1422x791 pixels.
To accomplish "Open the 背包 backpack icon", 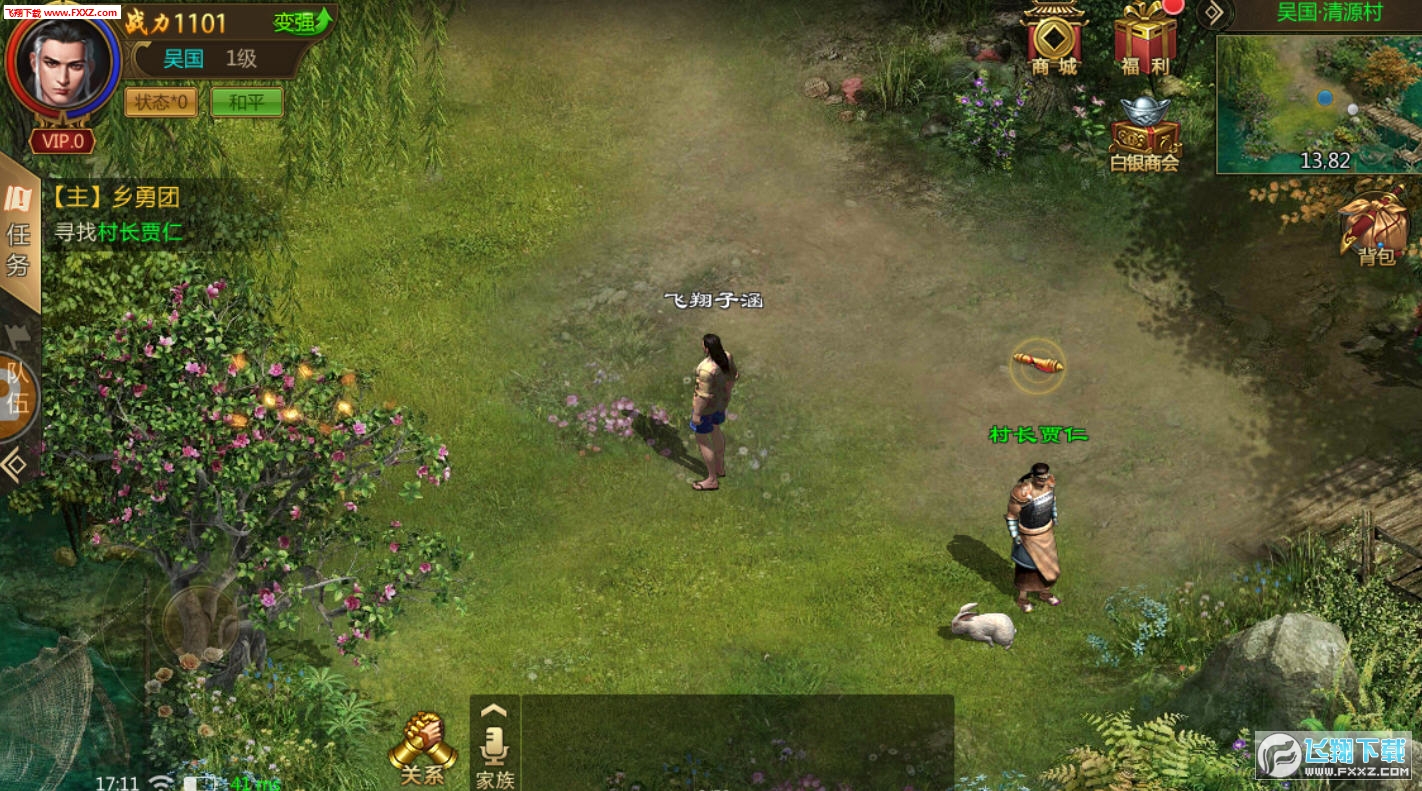I will point(1375,227).
